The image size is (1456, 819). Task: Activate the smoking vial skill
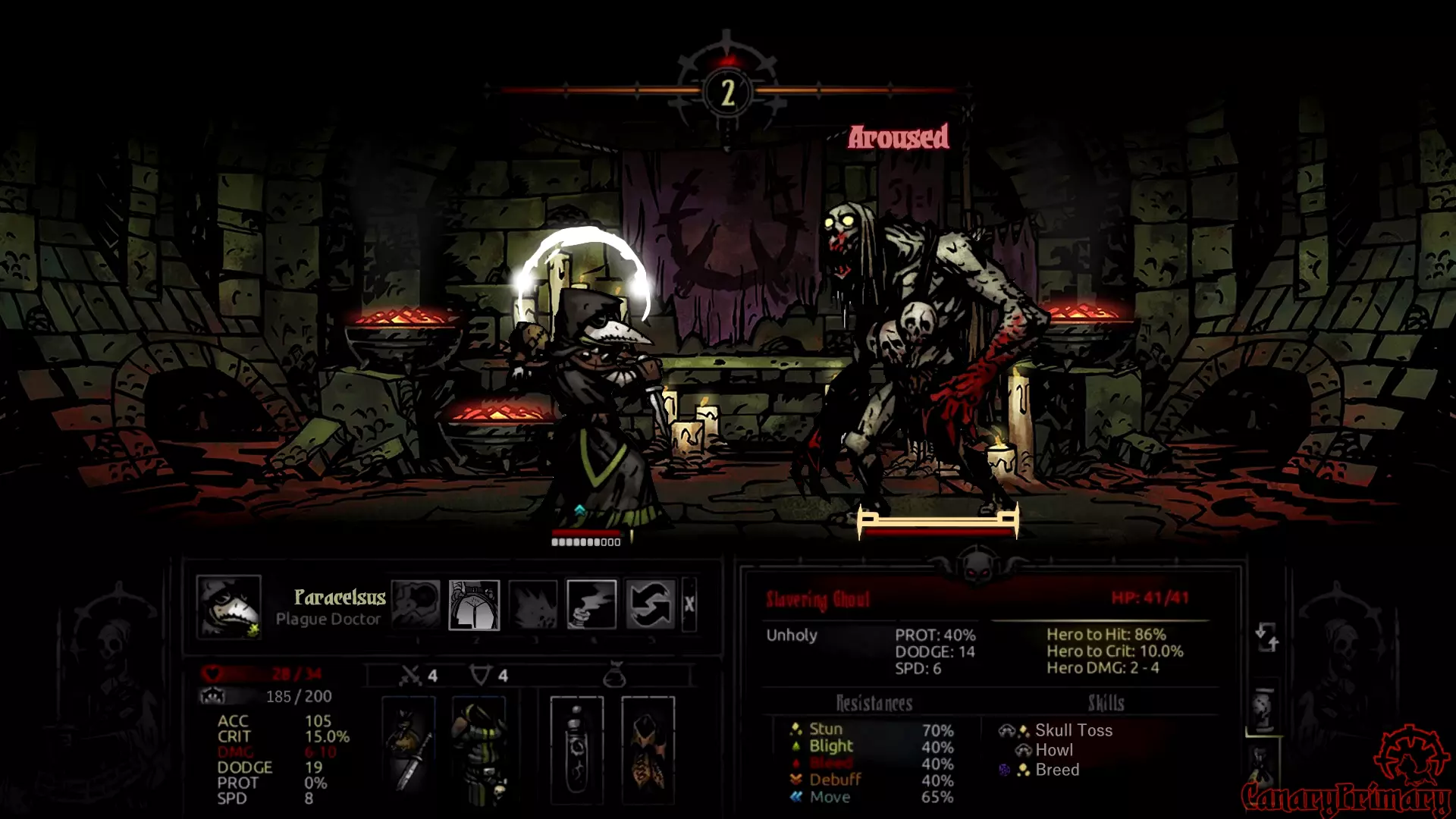pos(591,604)
